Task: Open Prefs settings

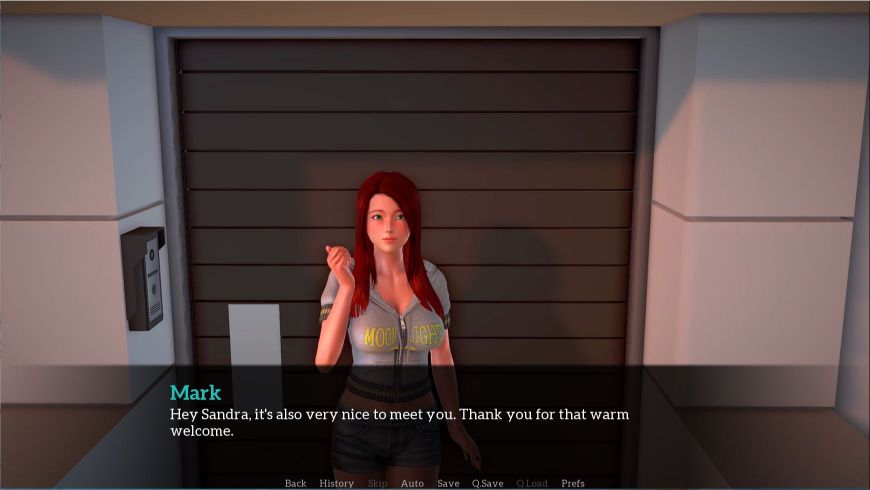Action: point(573,483)
